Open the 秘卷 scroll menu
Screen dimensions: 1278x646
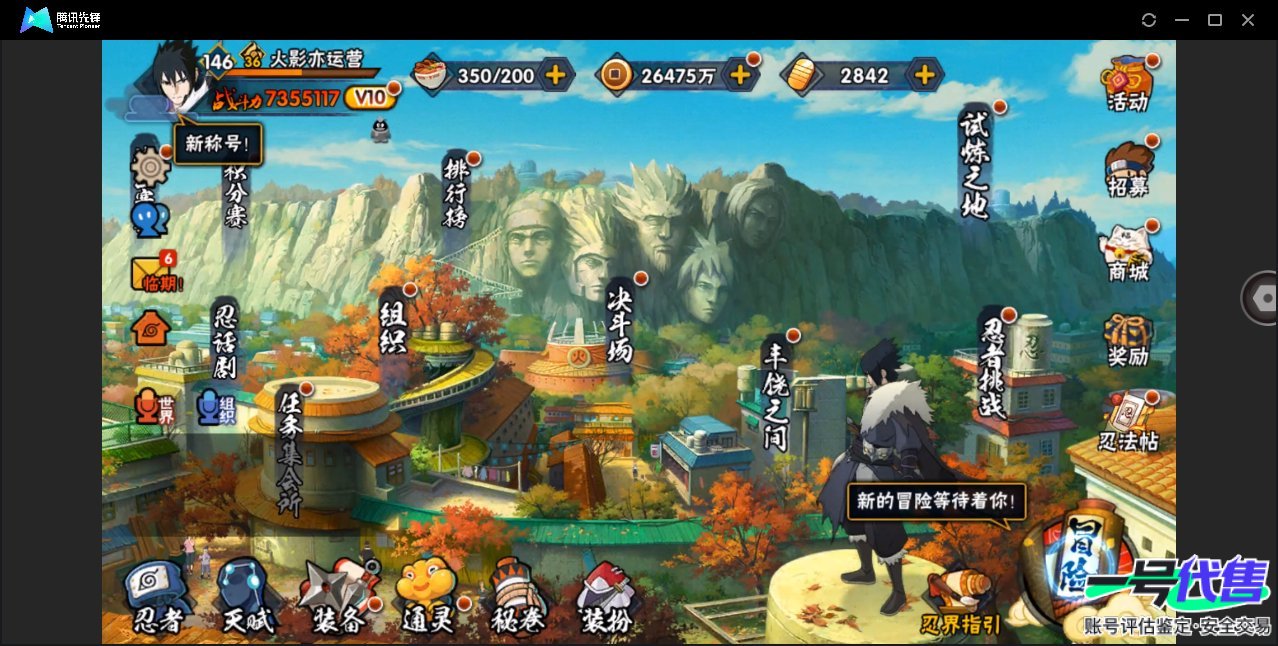(x=516, y=597)
